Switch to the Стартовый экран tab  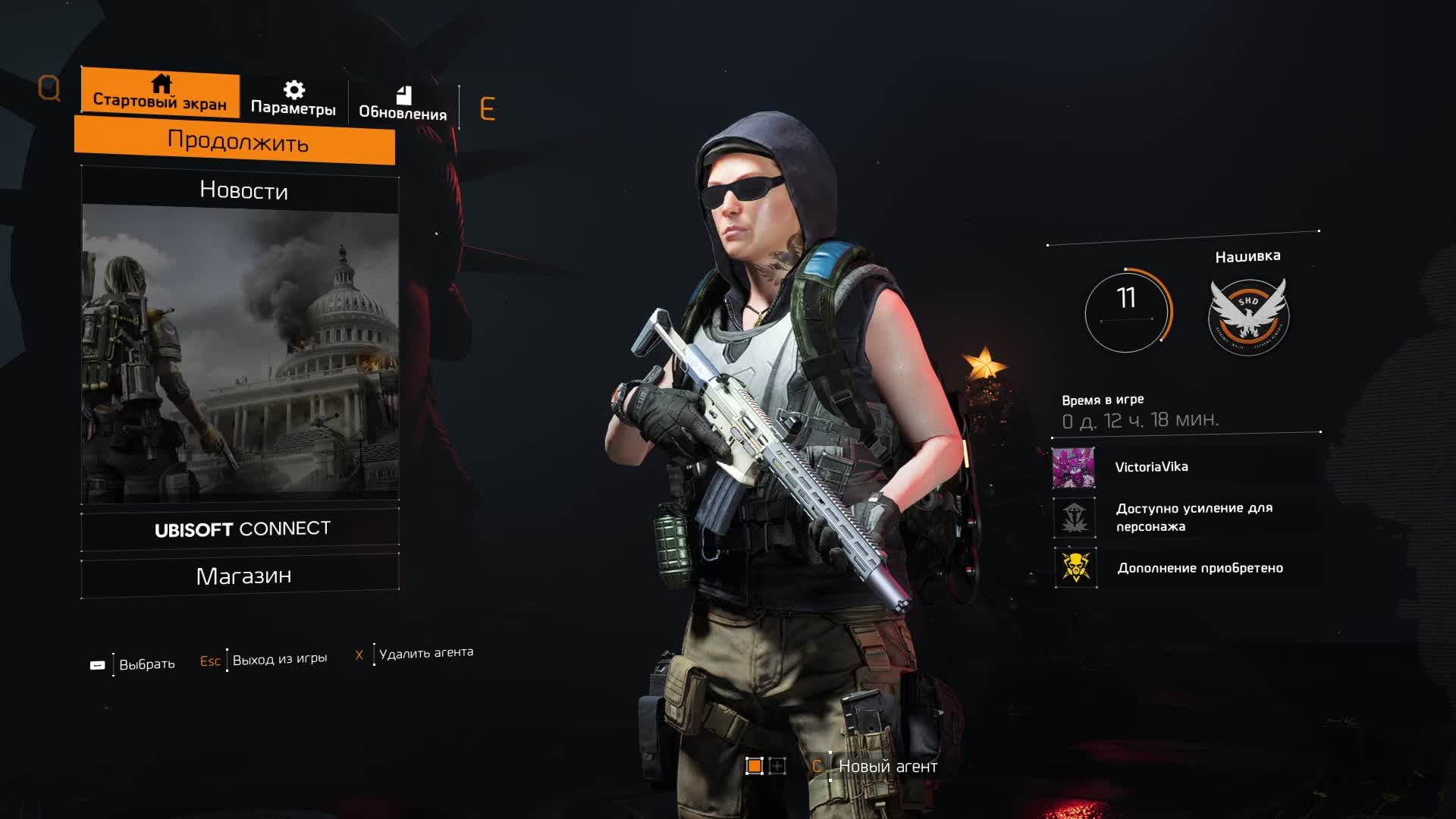[x=160, y=94]
